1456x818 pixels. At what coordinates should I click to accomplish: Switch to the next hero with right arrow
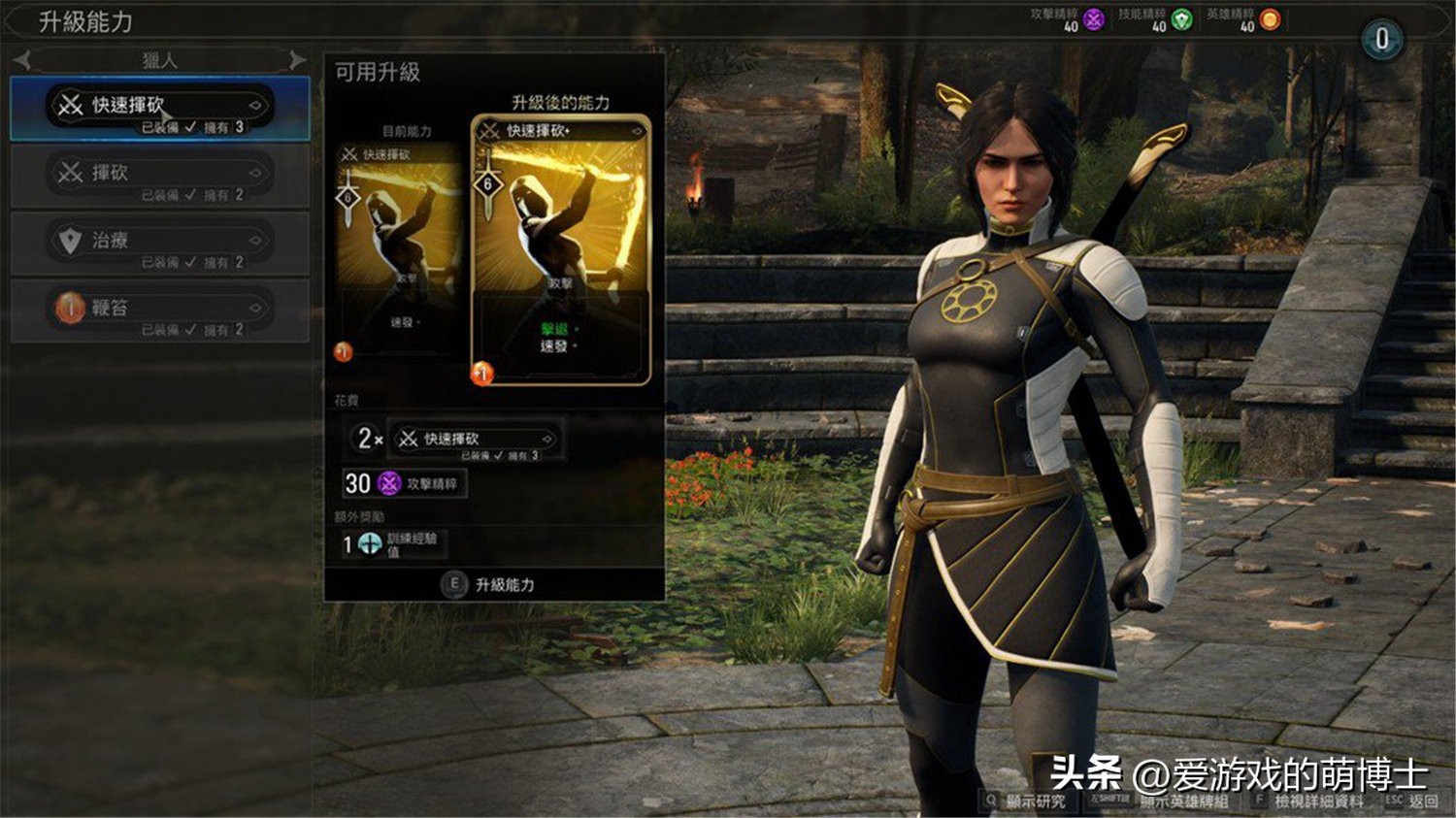[297, 60]
